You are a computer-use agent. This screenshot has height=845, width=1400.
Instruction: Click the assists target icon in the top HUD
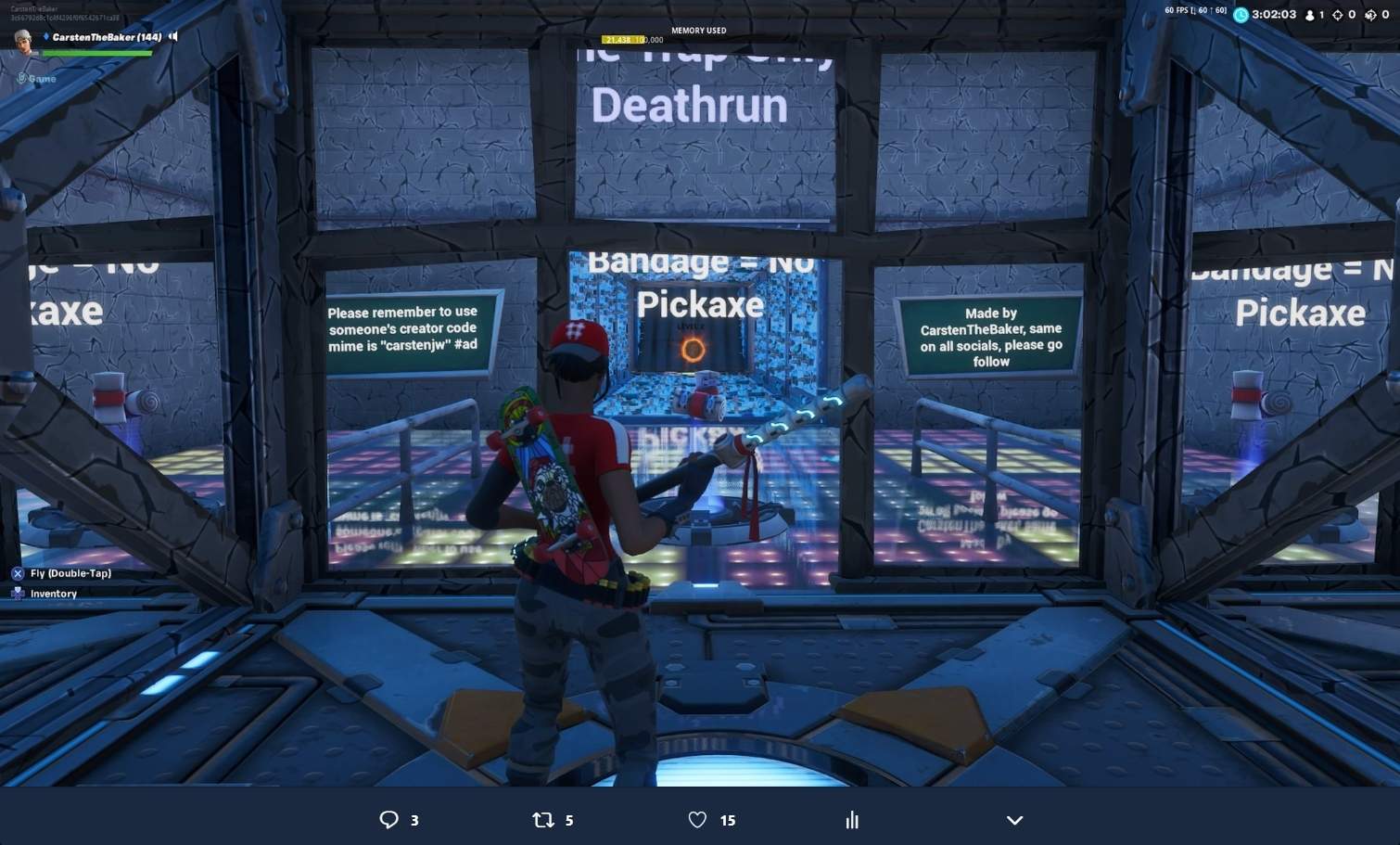click(1370, 15)
